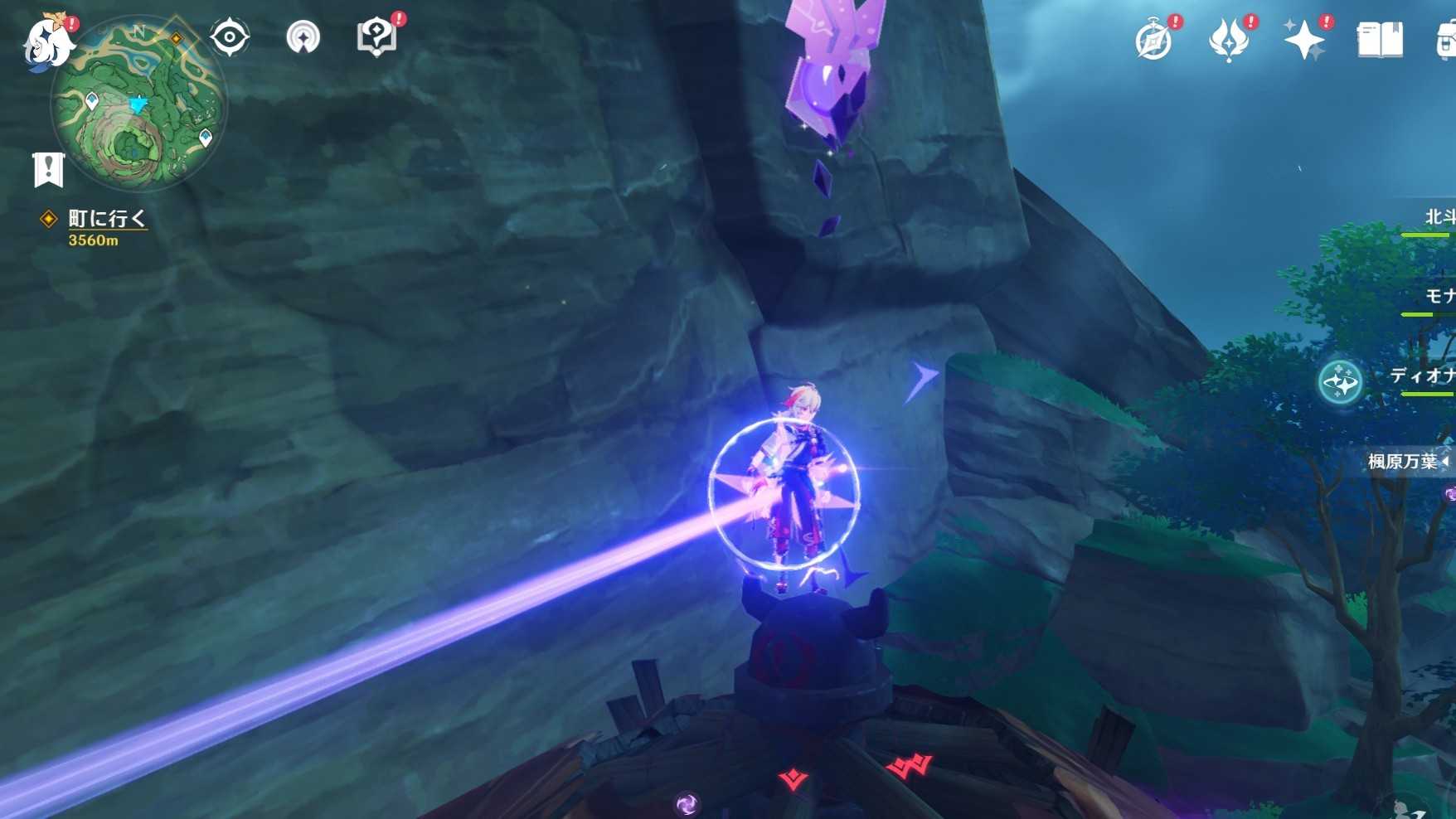Open the co-op mode icon

pyautogui.click(x=303, y=37)
